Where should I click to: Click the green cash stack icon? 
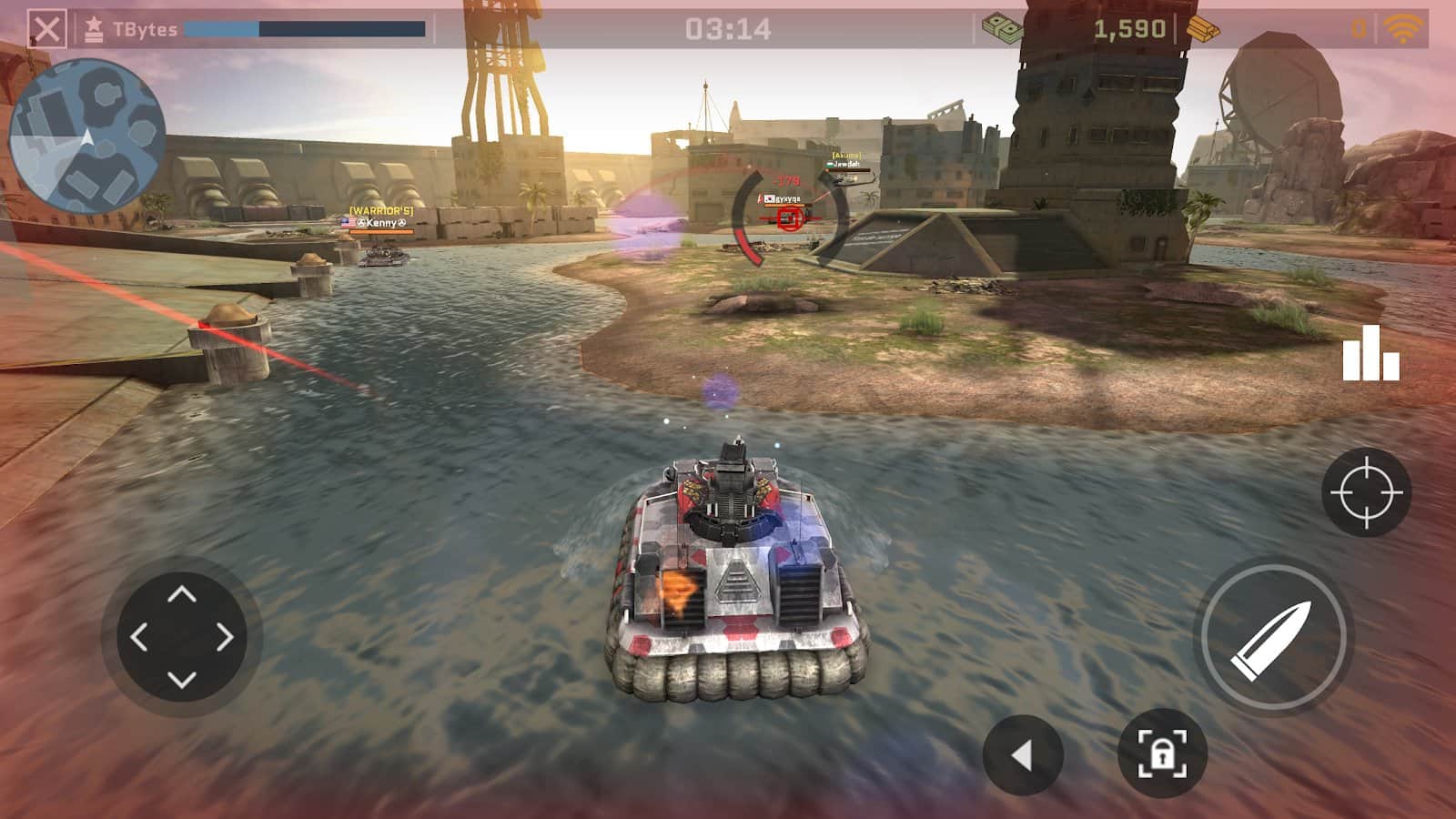1002,28
